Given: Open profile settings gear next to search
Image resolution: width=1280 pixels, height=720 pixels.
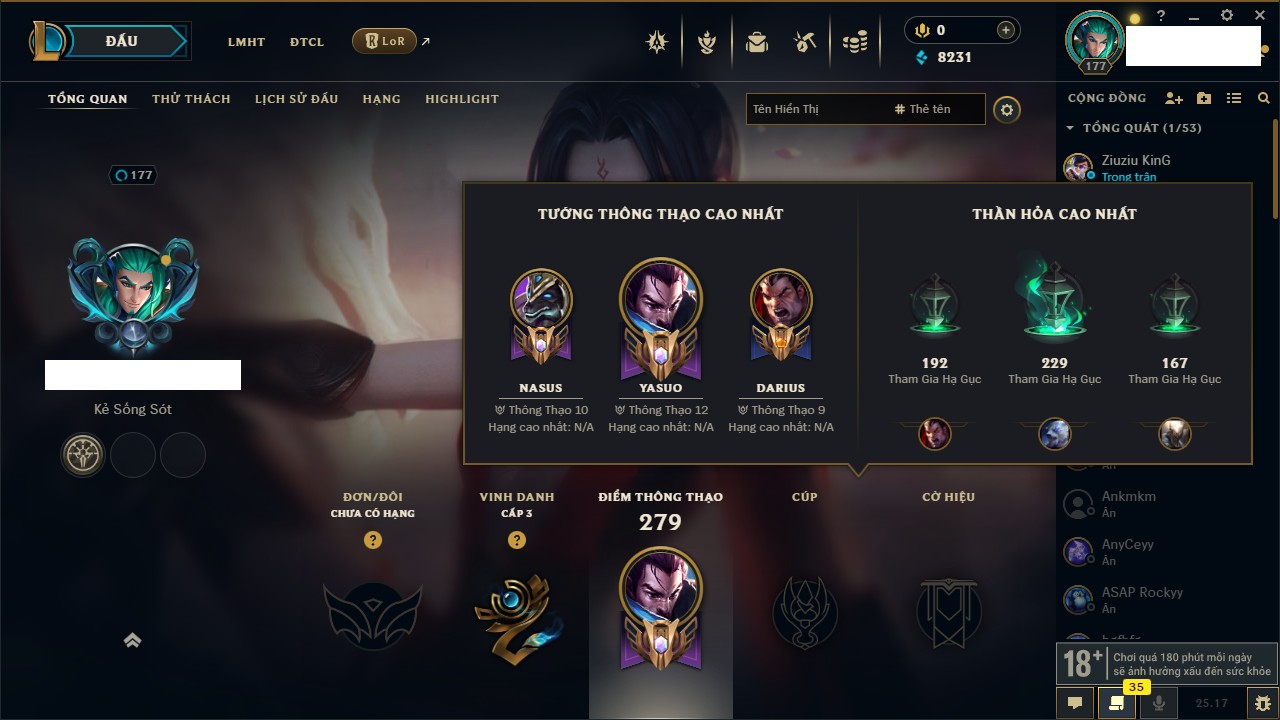Looking at the screenshot, I should click(x=1007, y=109).
